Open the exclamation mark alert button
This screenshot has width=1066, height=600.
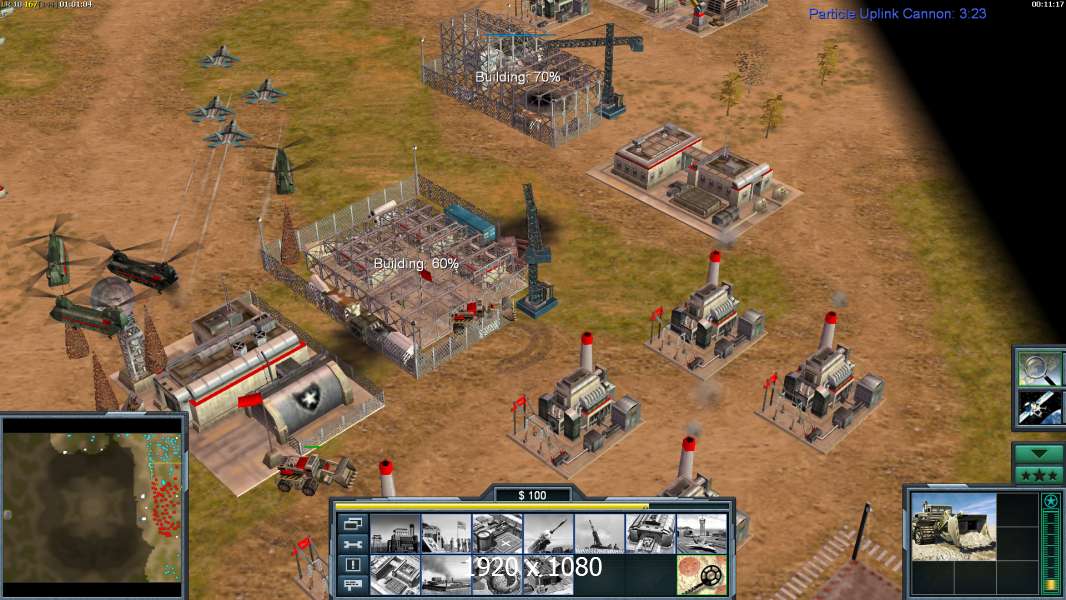tap(353, 565)
